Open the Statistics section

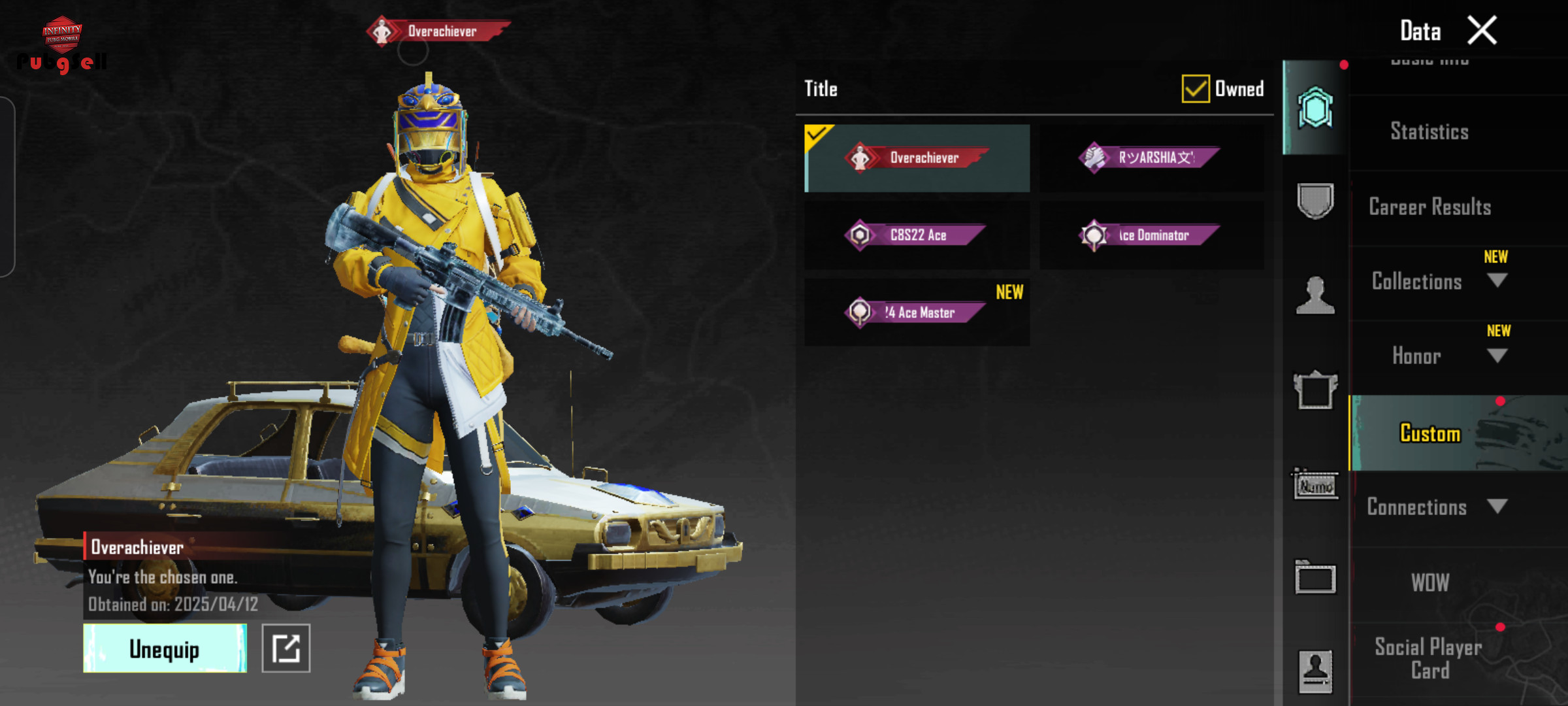pos(1429,132)
